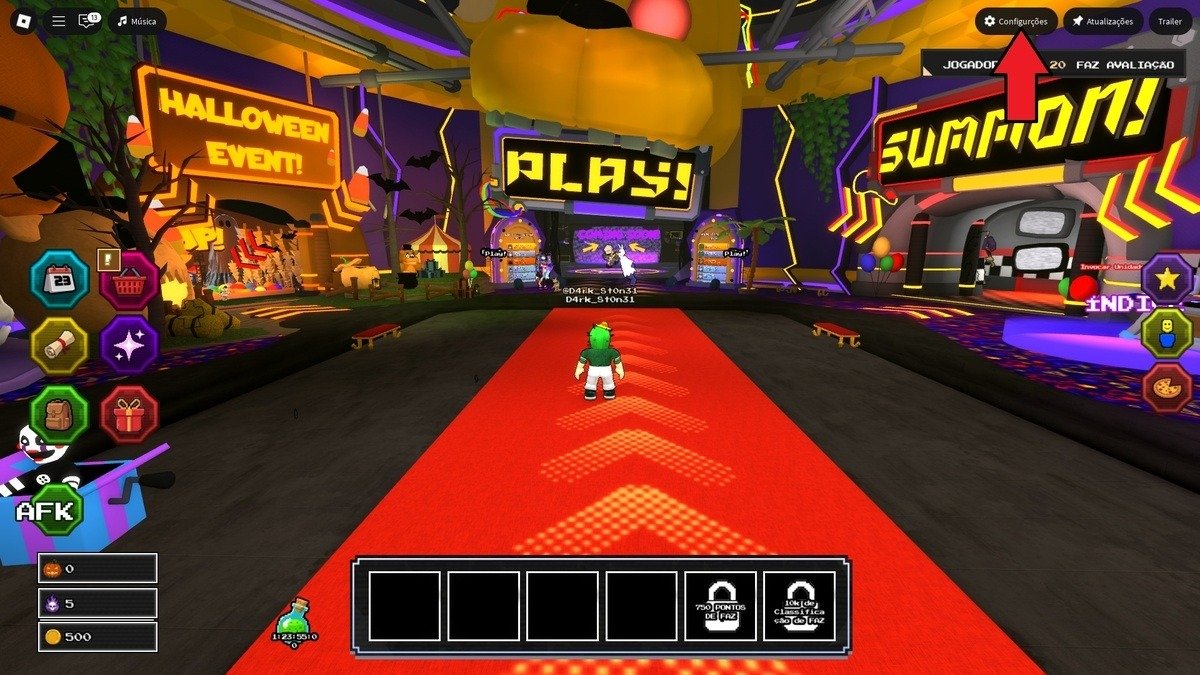Open the Roblox logo menu
This screenshot has width=1200, height=675.
click(22, 21)
